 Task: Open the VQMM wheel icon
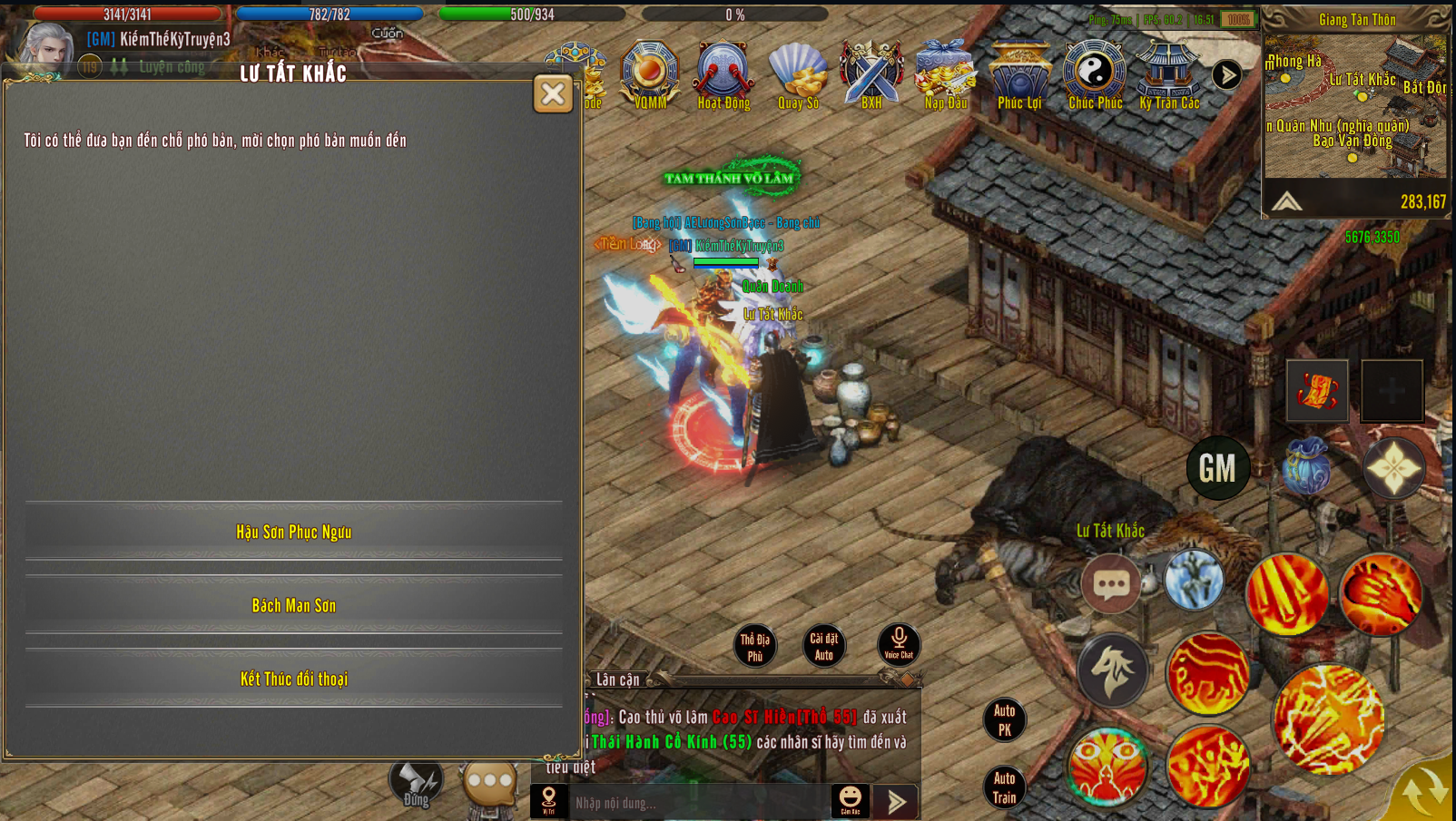click(x=650, y=74)
